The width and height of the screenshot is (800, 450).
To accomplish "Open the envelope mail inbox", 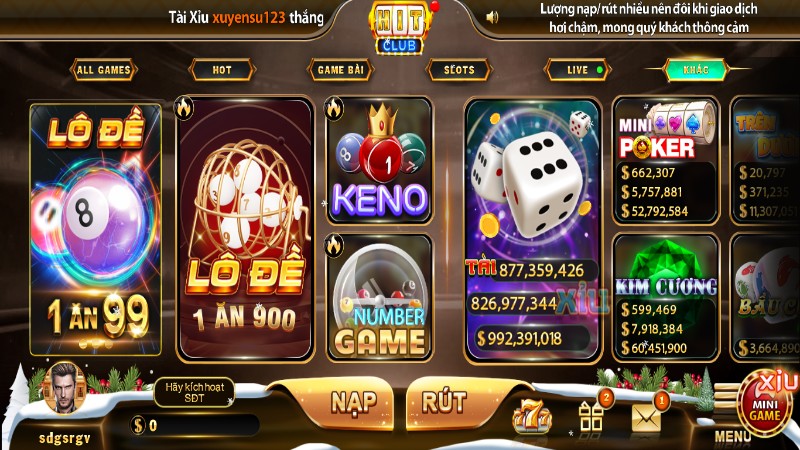I will point(647,417).
